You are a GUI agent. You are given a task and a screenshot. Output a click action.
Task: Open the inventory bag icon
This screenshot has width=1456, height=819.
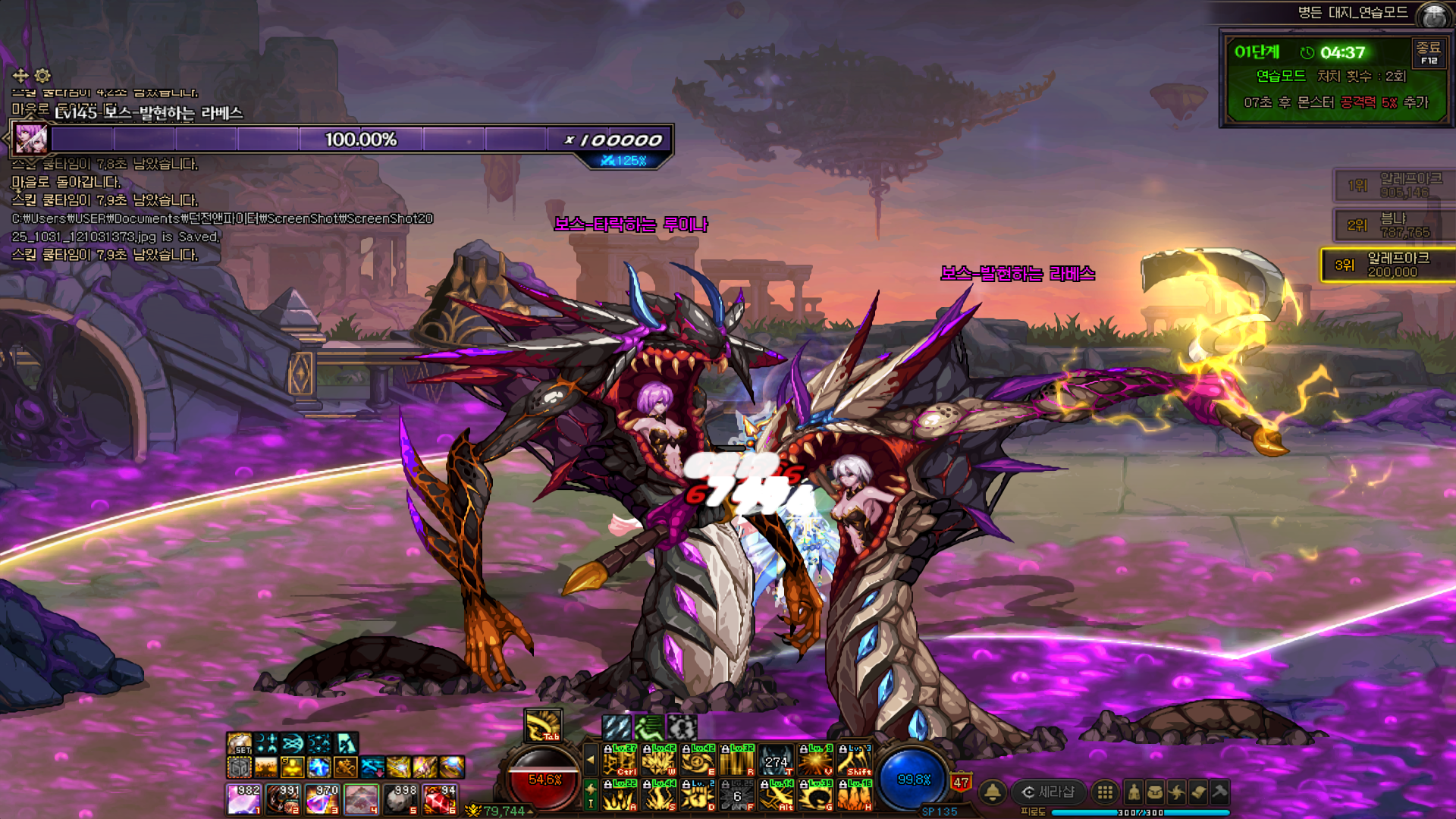tap(1155, 792)
